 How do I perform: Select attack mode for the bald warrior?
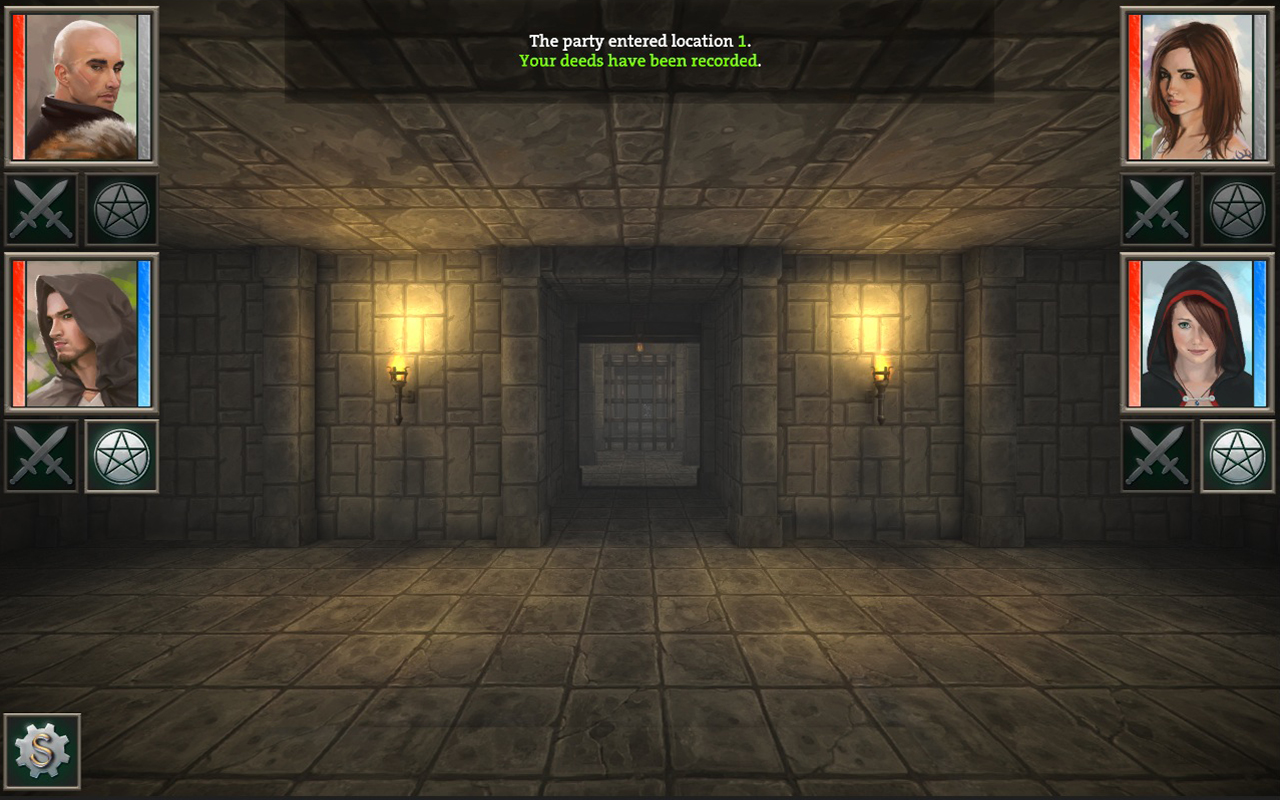41,210
